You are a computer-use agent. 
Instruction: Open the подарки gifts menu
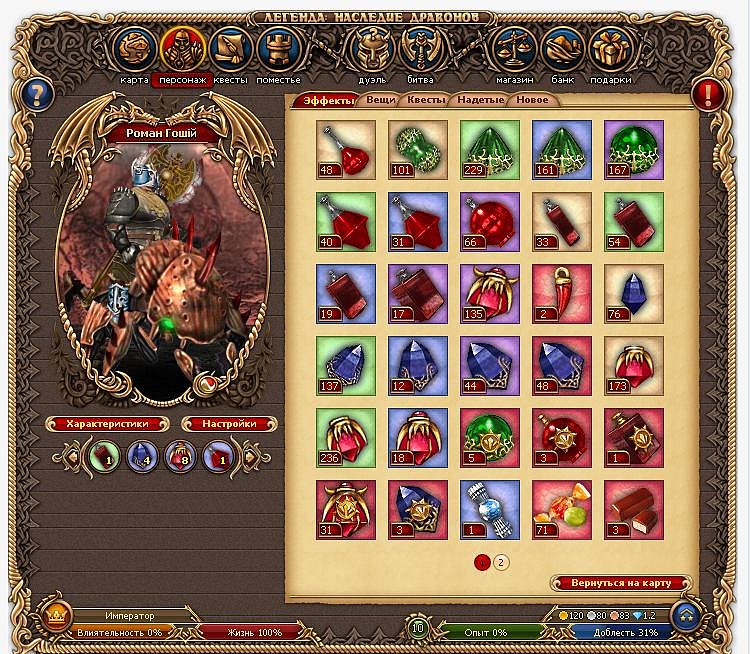click(610, 49)
